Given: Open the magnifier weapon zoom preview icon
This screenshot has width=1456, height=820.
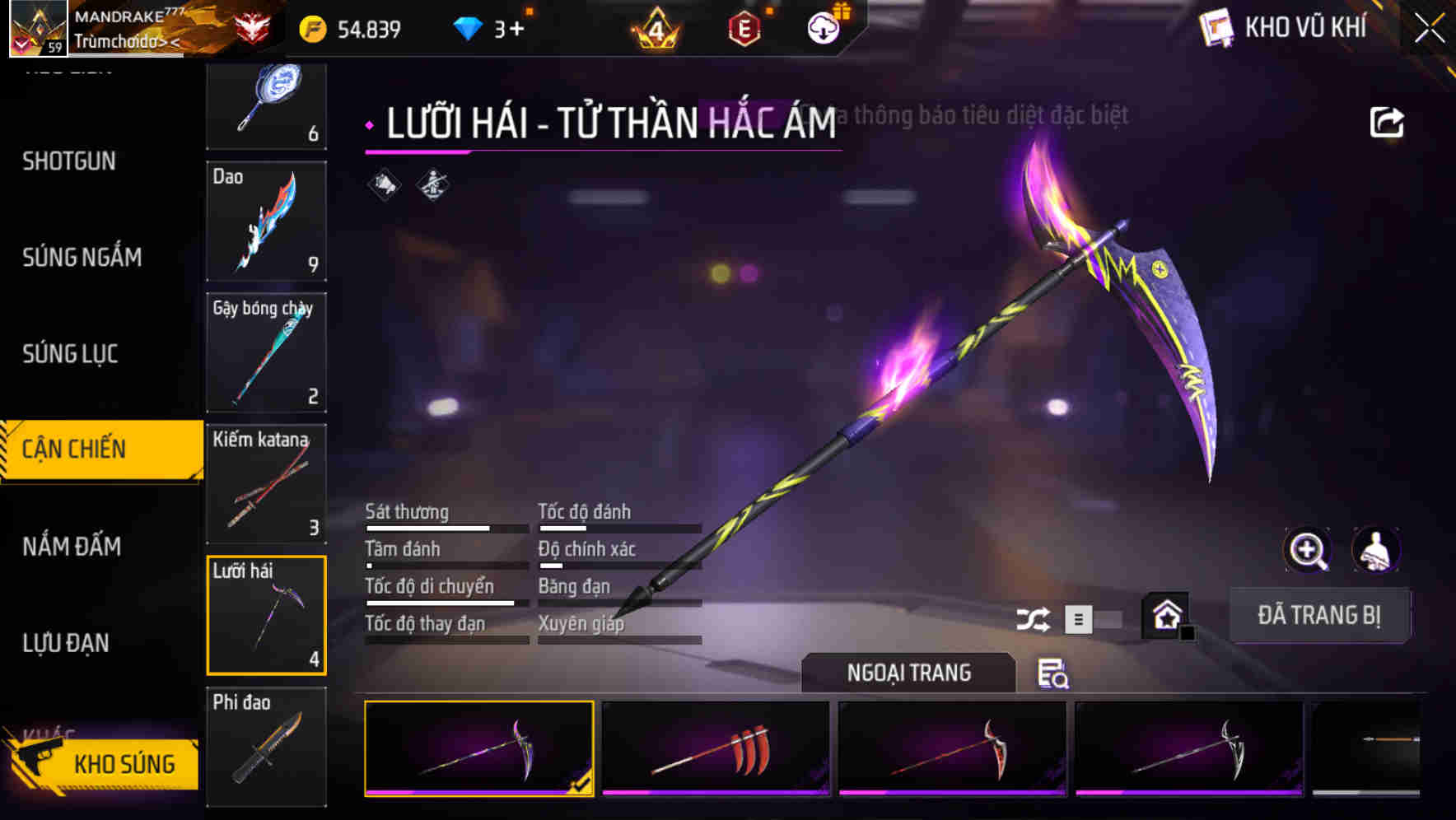Looking at the screenshot, I should coord(1307,550).
